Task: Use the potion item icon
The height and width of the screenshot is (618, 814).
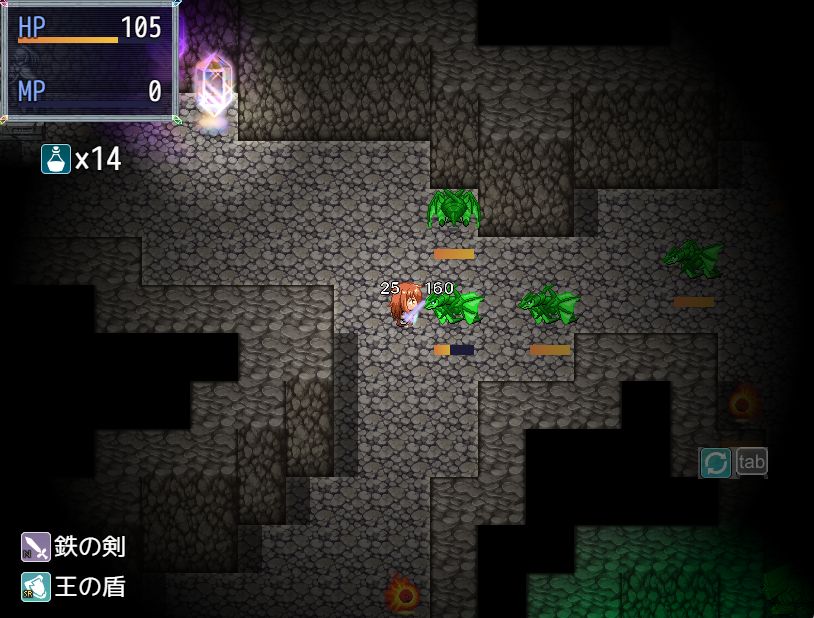Action: click(x=56, y=158)
